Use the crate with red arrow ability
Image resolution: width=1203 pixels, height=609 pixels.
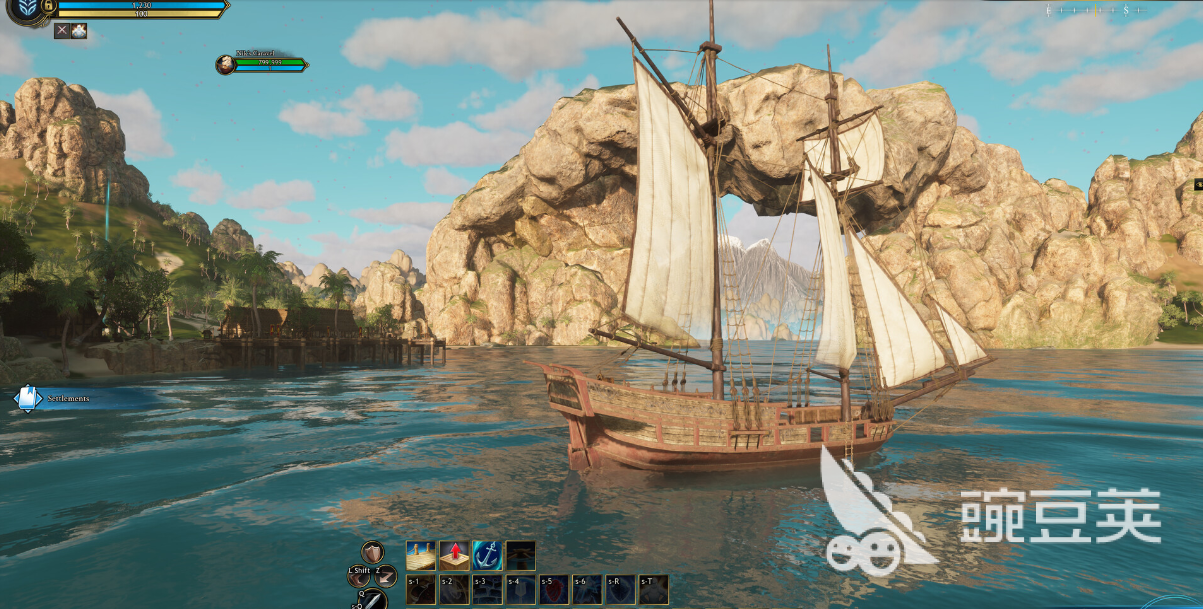pyautogui.click(x=454, y=555)
